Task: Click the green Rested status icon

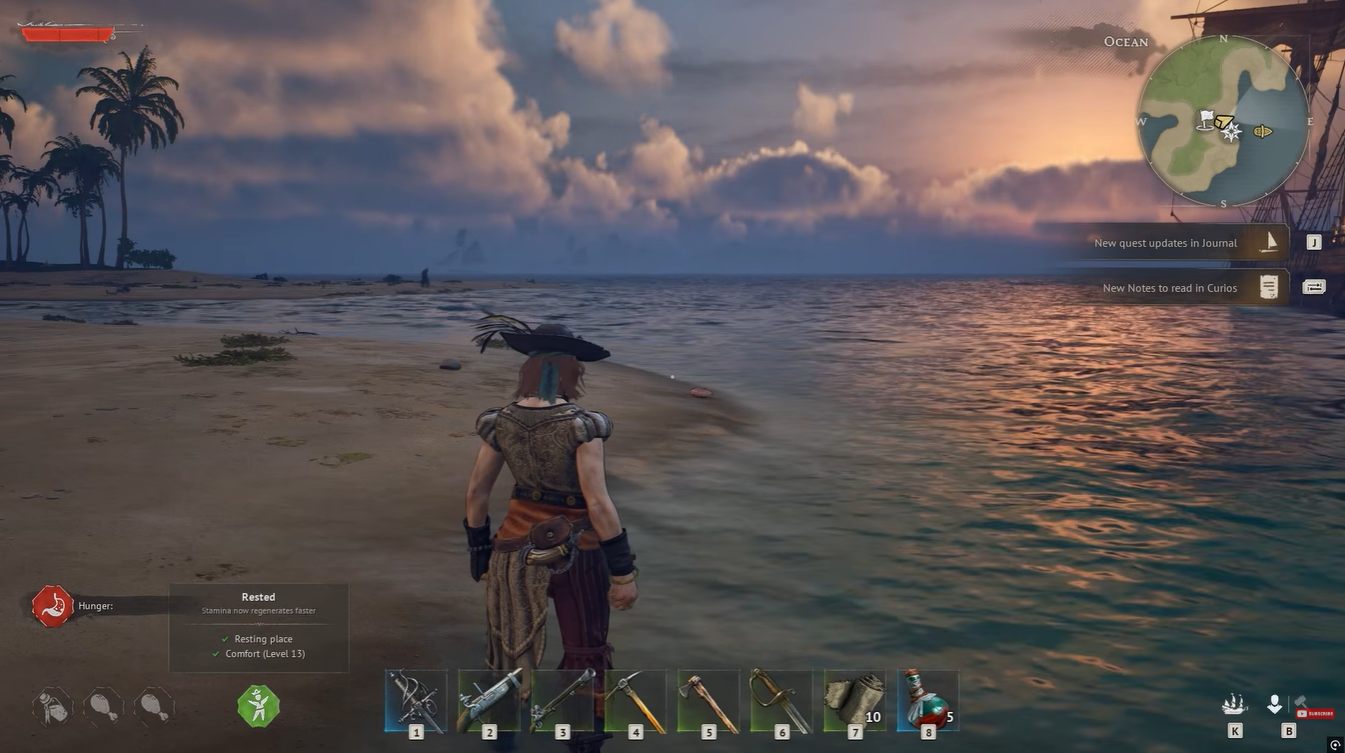Action: coord(258,706)
